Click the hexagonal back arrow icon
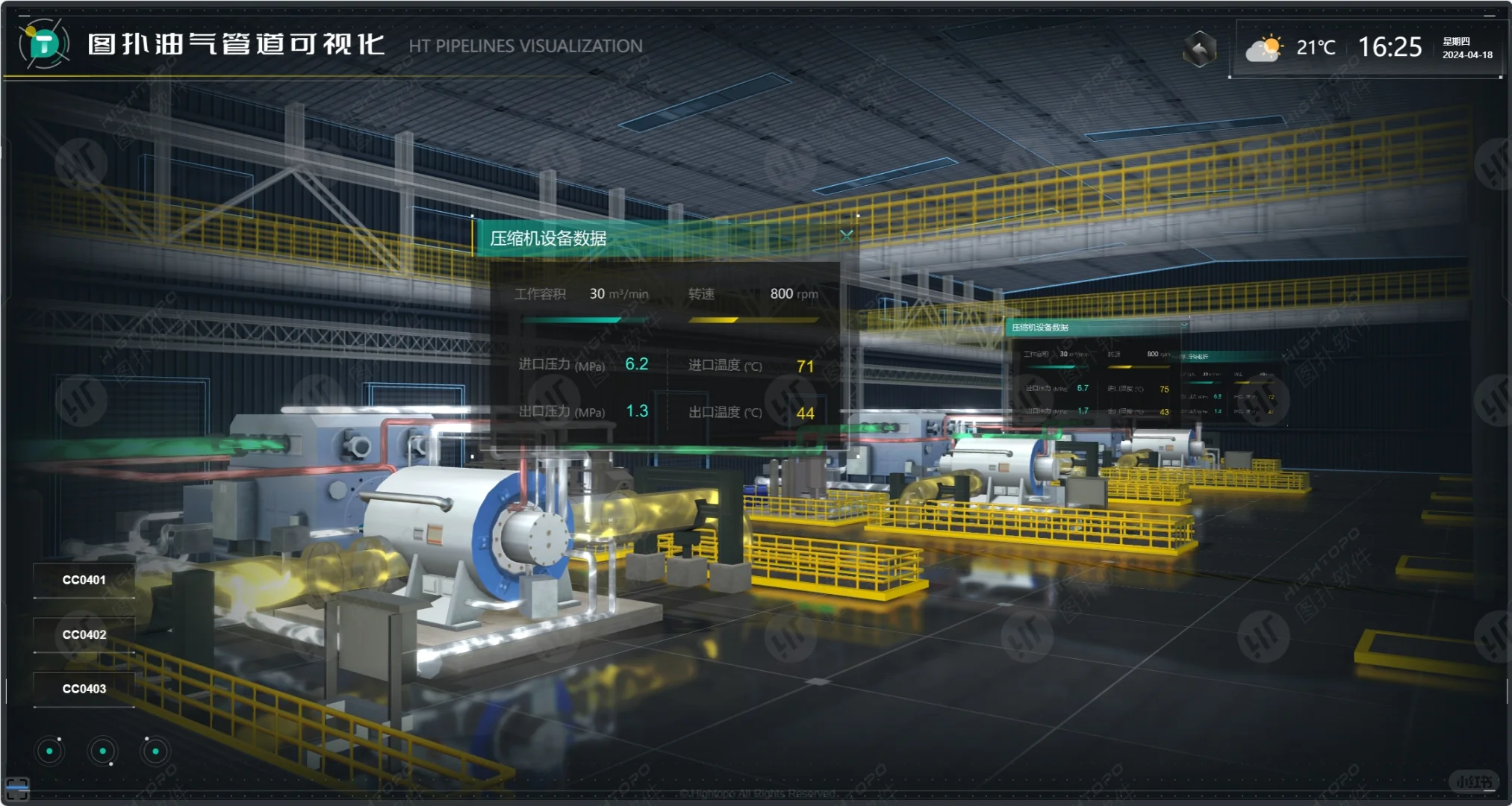This screenshot has height=806, width=1512. pyautogui.click(x=1199, y=49)
